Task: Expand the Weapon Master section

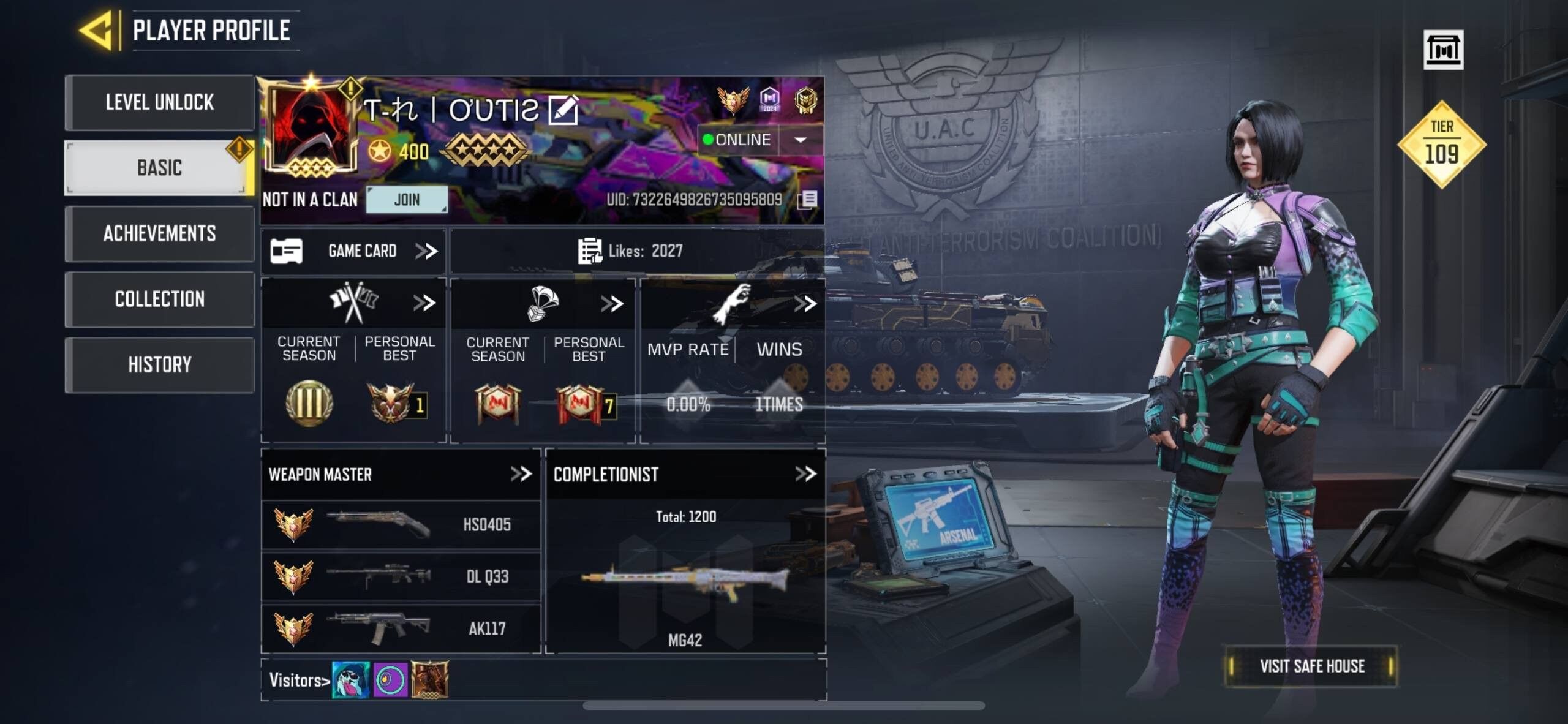Action: (522, 473)
